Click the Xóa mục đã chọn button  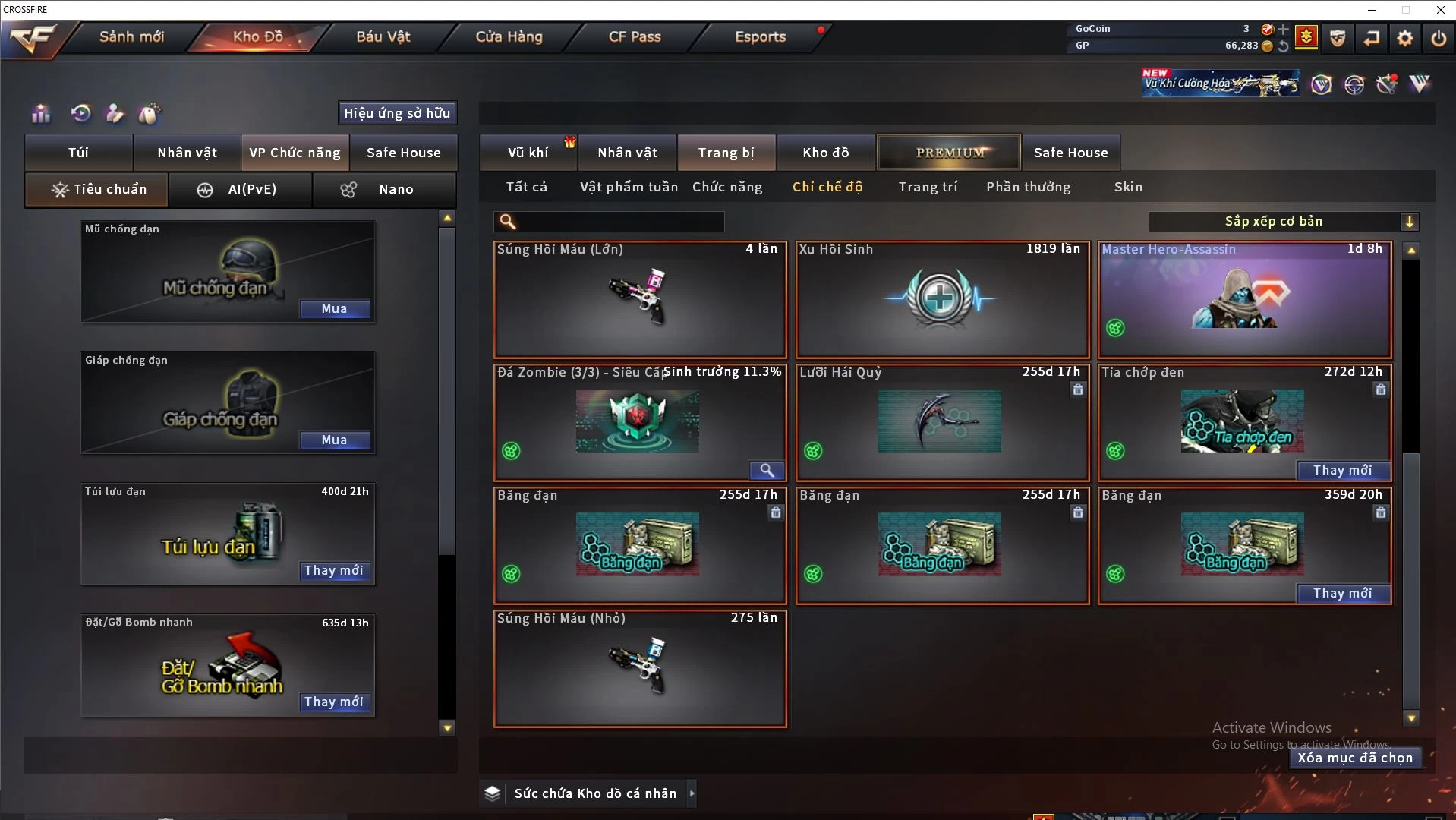click(1355, 758)
